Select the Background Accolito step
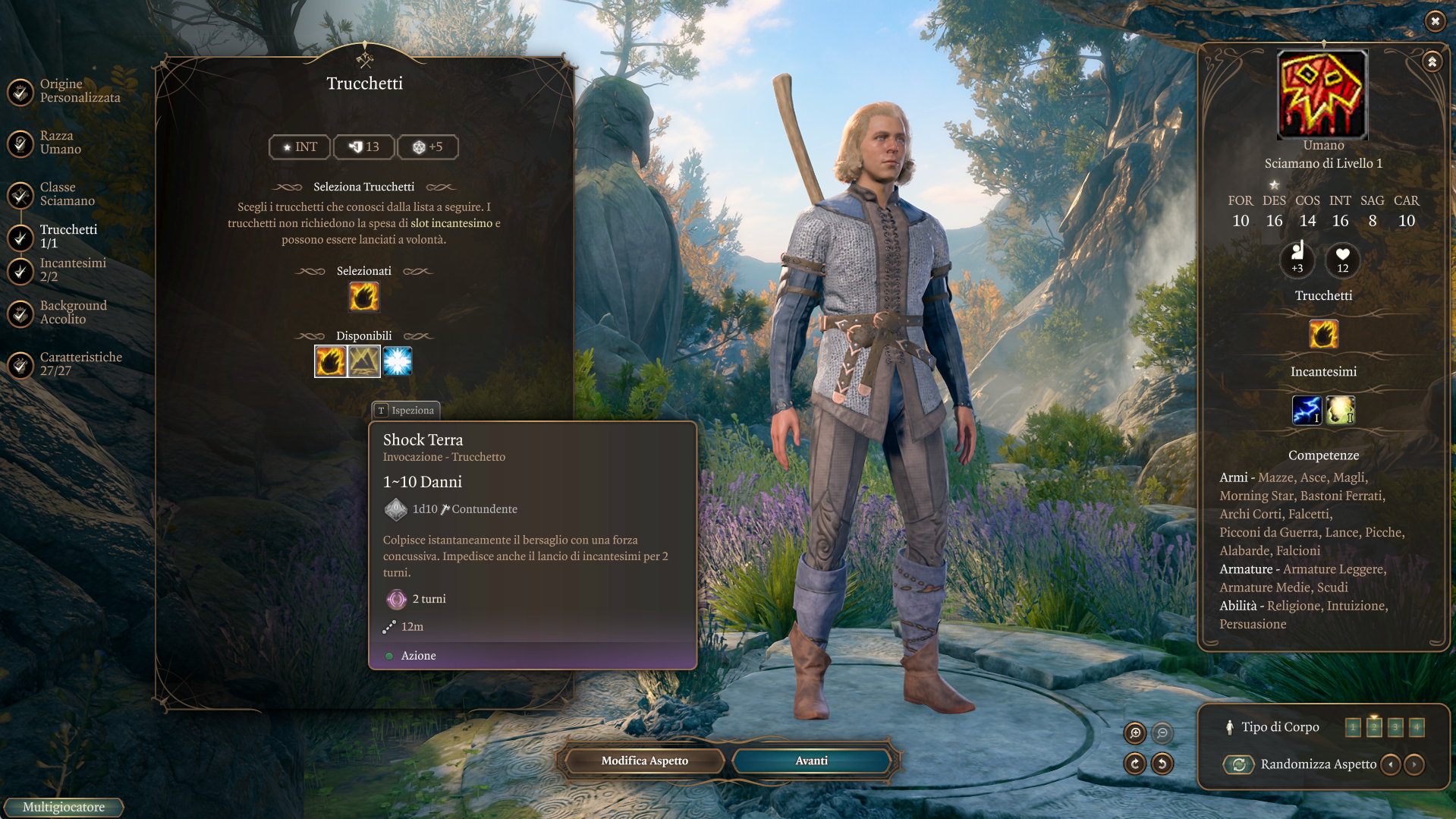1456x819 pixels. tap(72, 313)
